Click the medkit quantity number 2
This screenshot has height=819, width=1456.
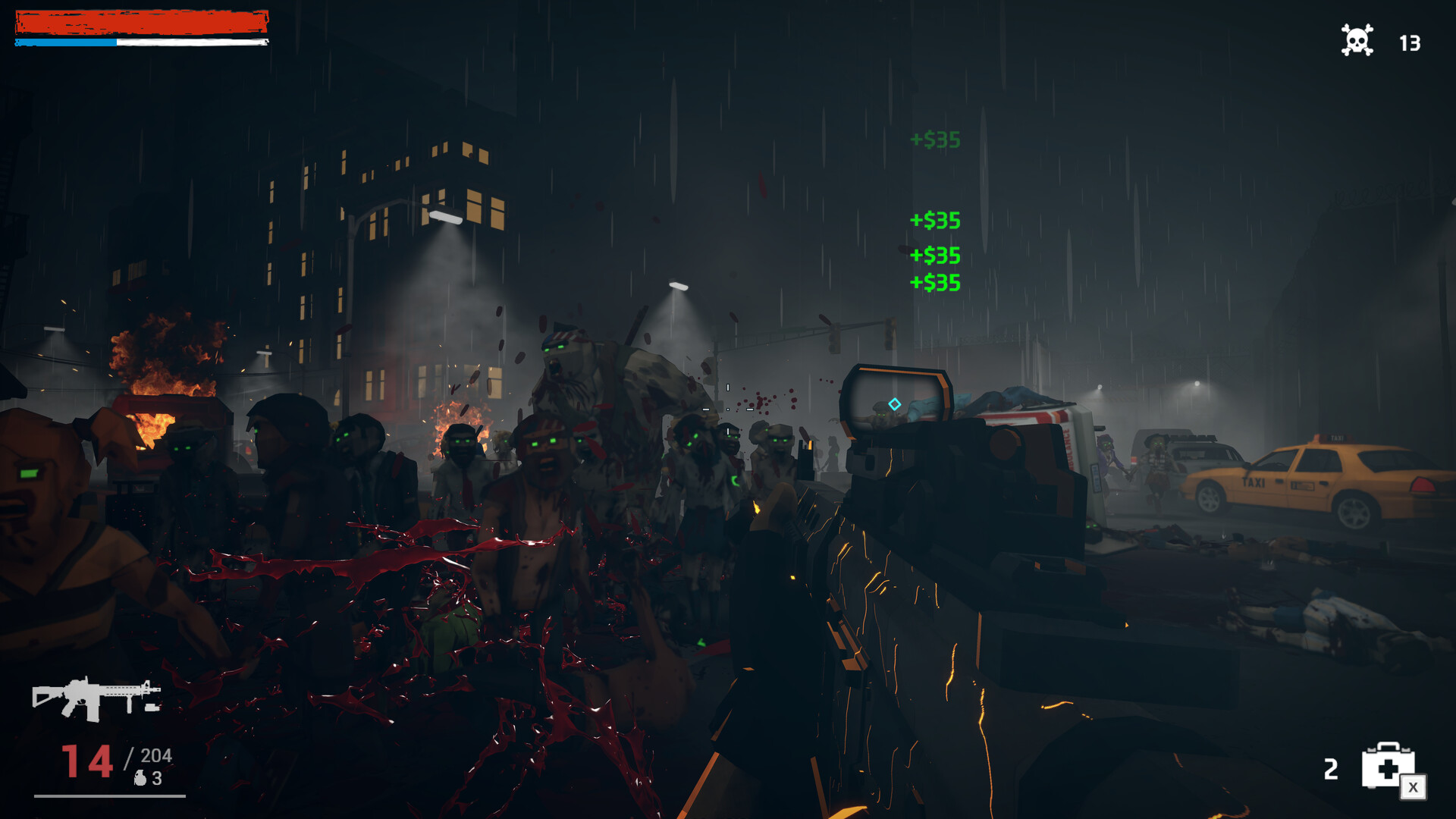[1331, 770]
